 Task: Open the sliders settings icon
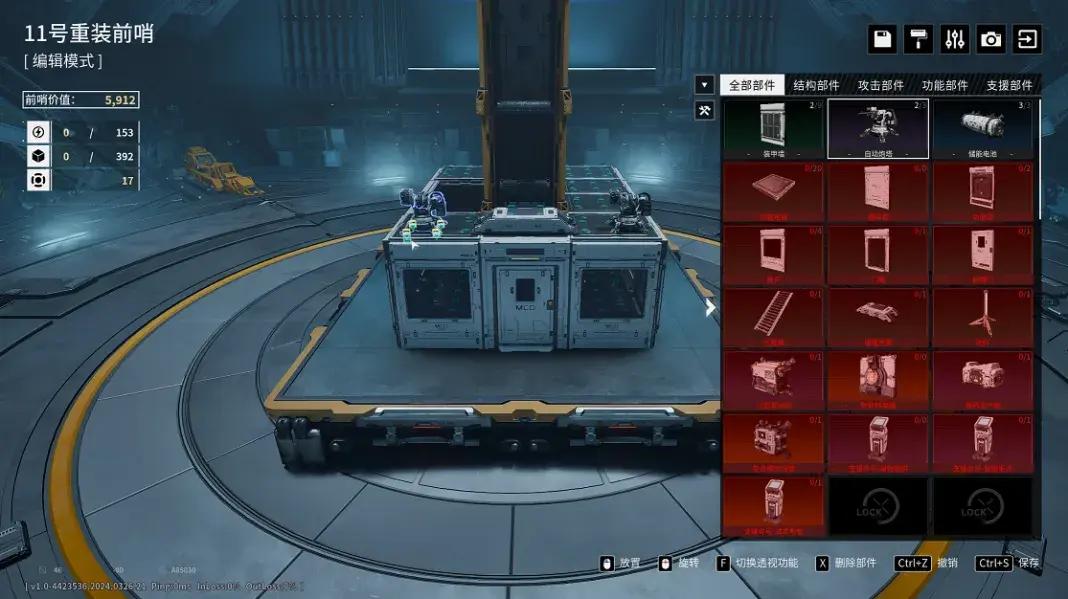[x=955, y=39]
